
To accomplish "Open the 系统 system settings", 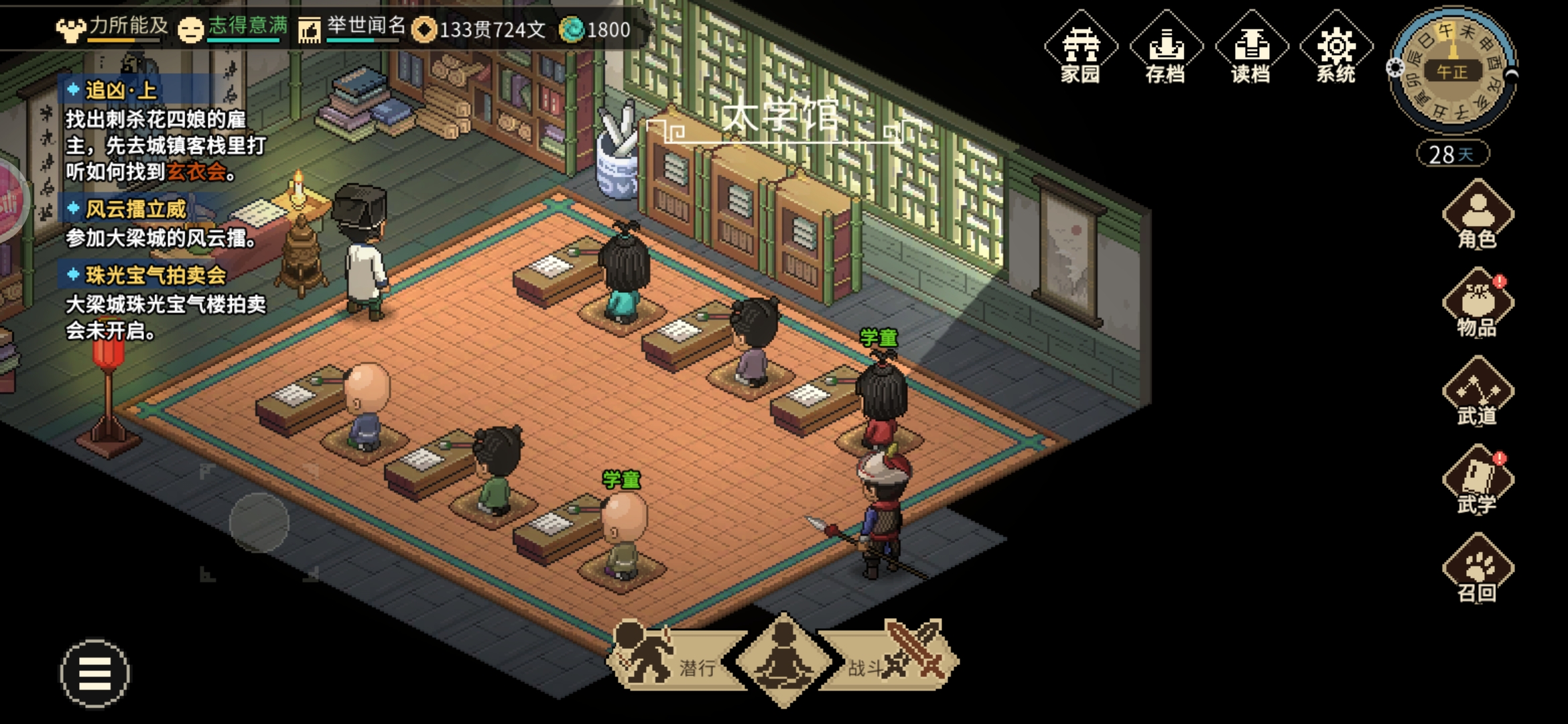I will (x=1336, y=48).
